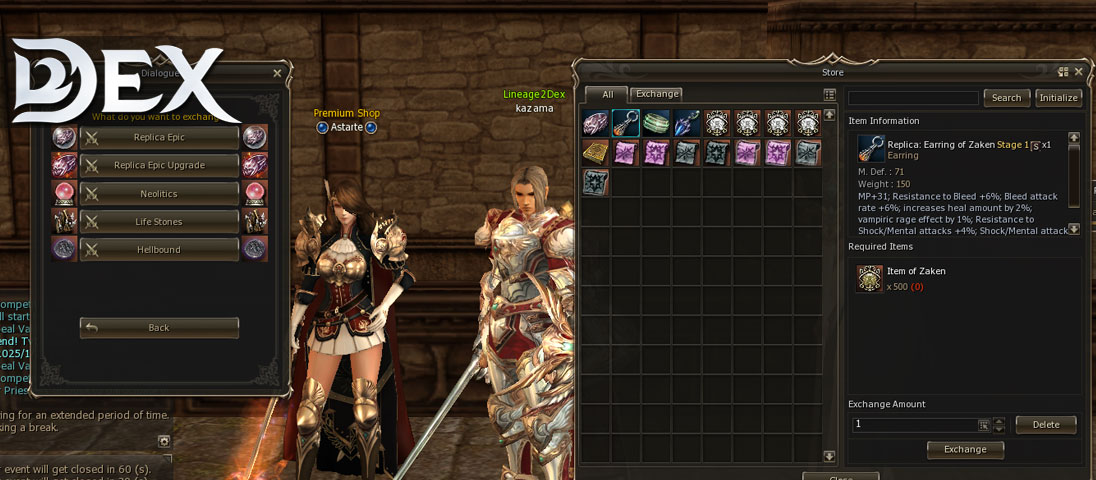1096x480 pixels.
Task: Confirm the trade with the Exchange button
Action: tap(965, 450)
